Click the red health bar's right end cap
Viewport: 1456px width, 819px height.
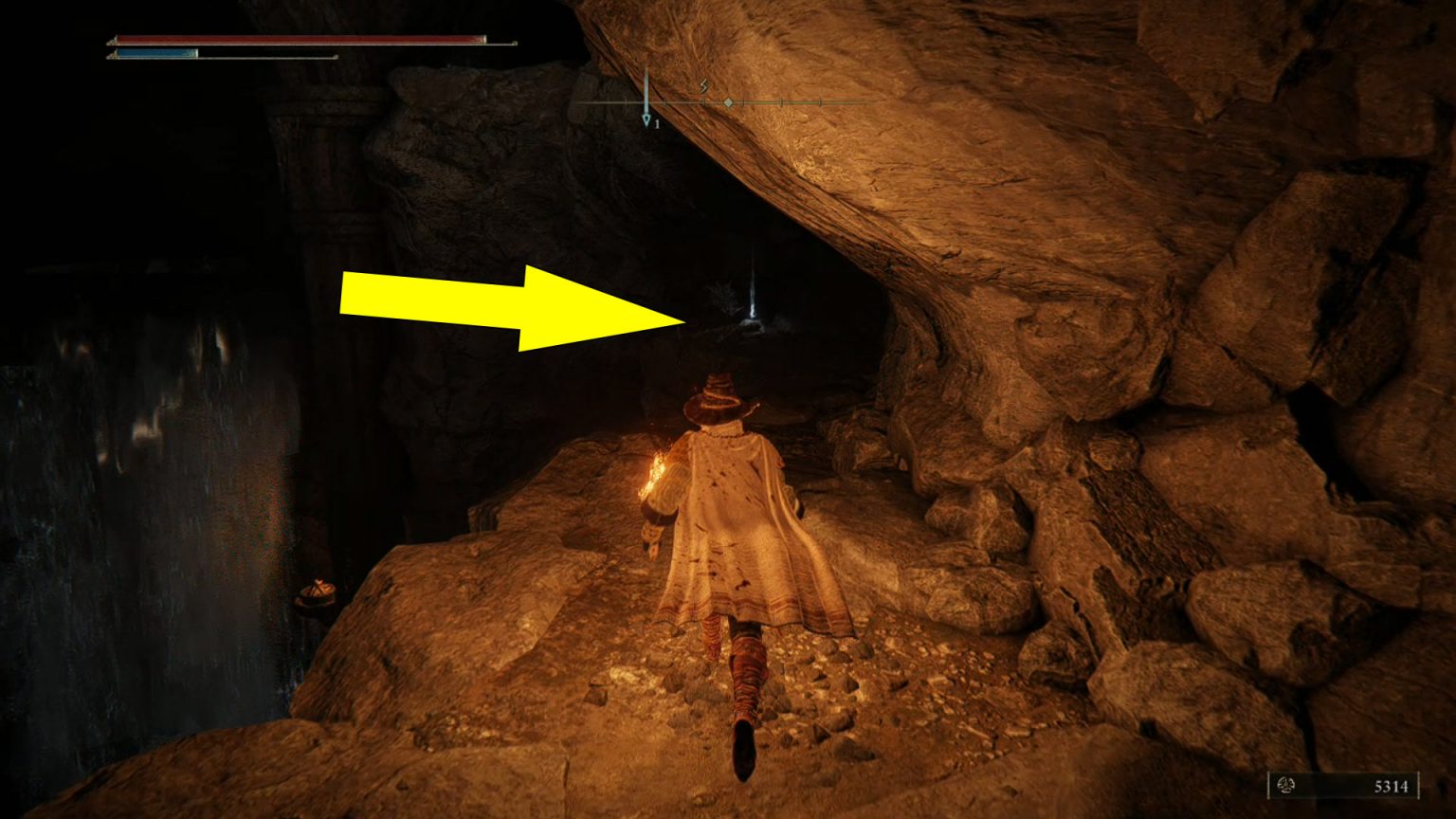click(x=486, y=40)
